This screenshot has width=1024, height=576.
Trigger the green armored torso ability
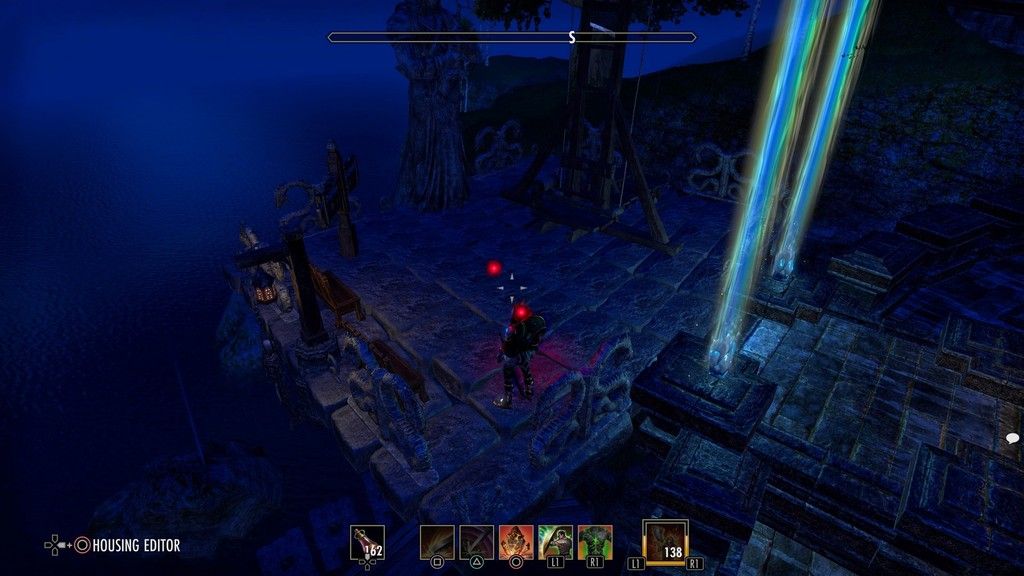595,542
